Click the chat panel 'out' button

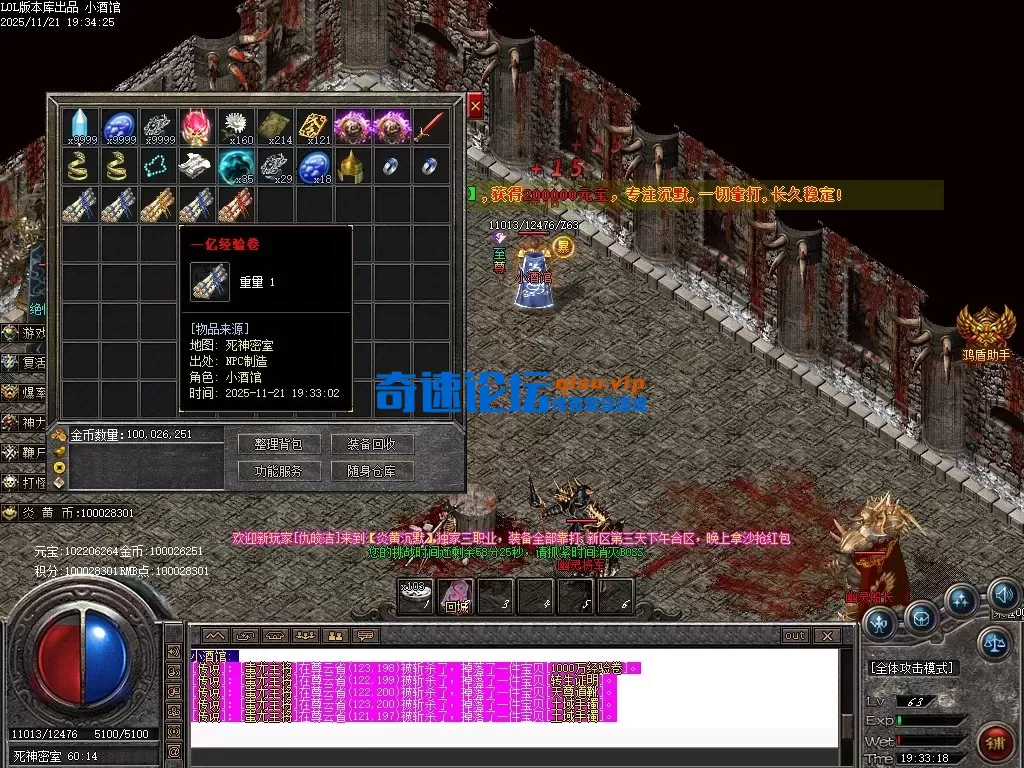(x=795, y=635)
